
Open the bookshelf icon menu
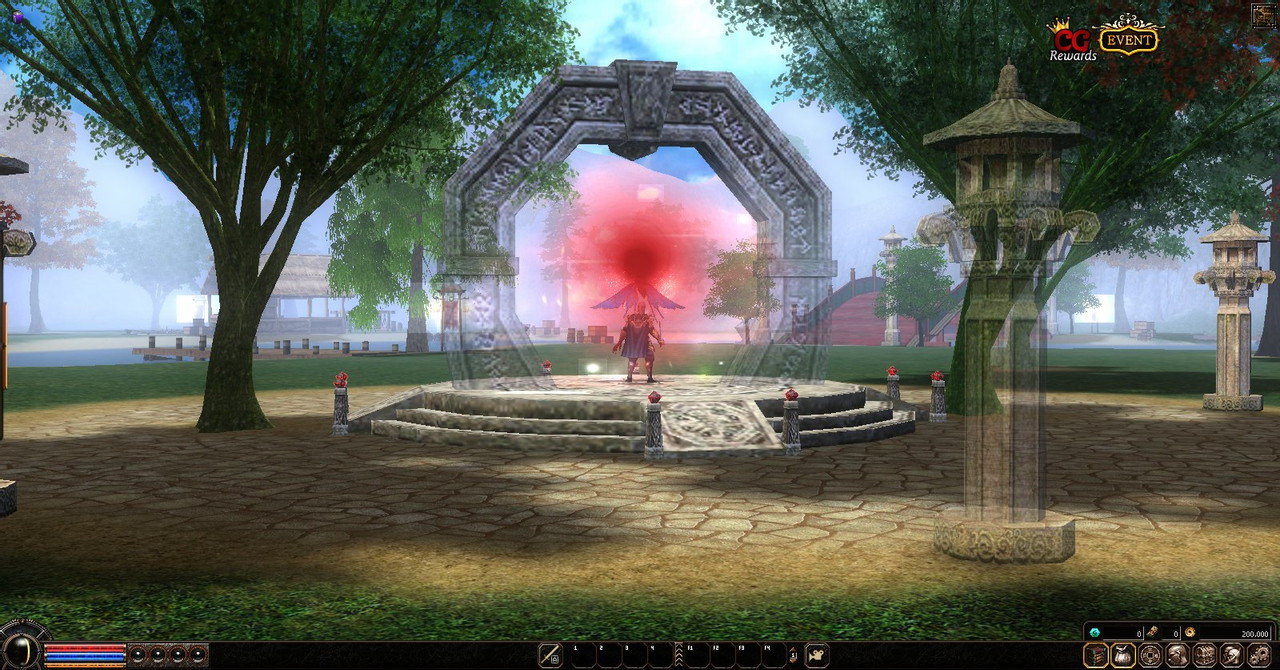coord(1097,655)
